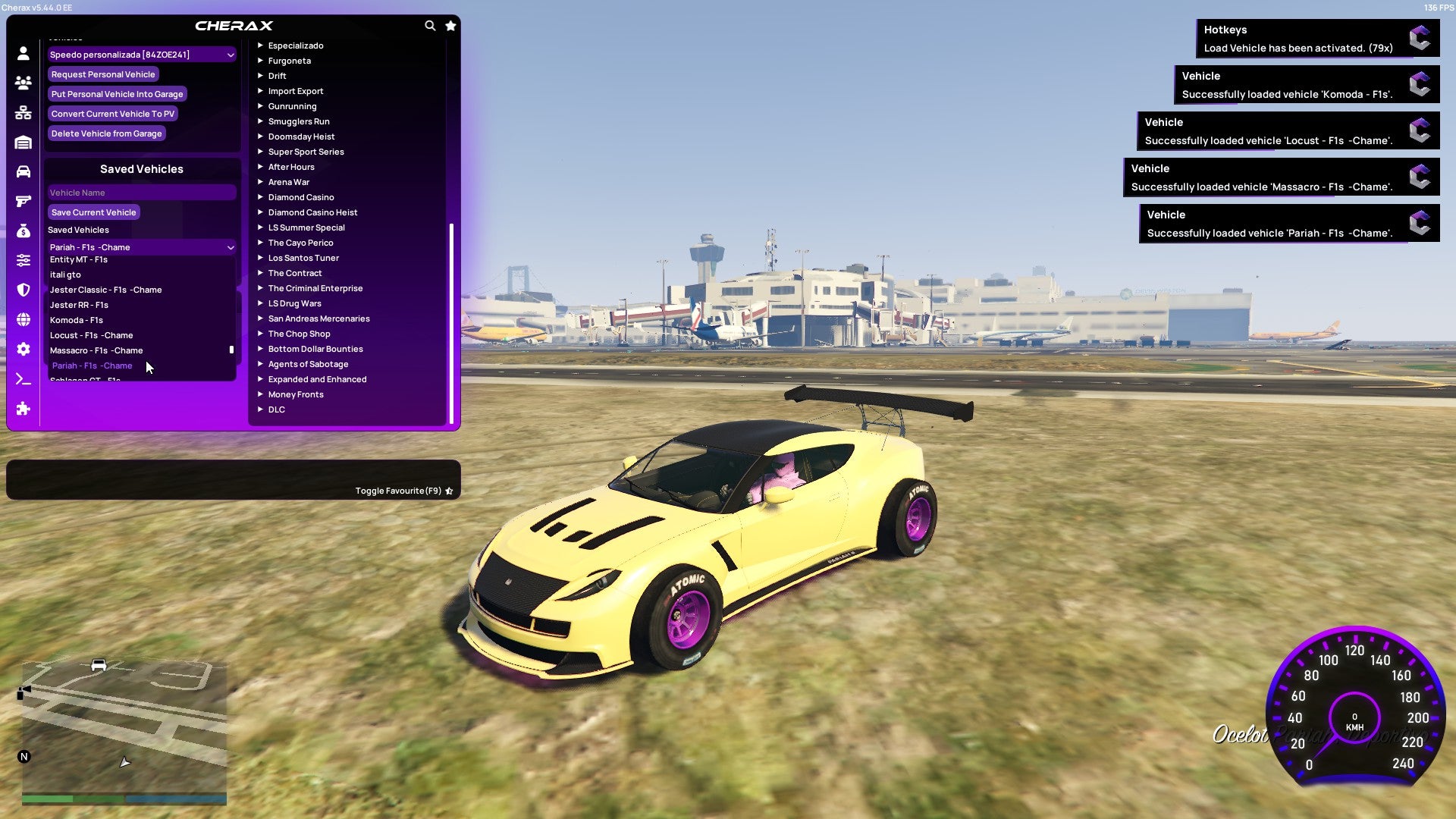The height and width of the screenshot is (819, 1456).
Task: Click the Request Personal Vehicle button
Action: click(103, 74)
